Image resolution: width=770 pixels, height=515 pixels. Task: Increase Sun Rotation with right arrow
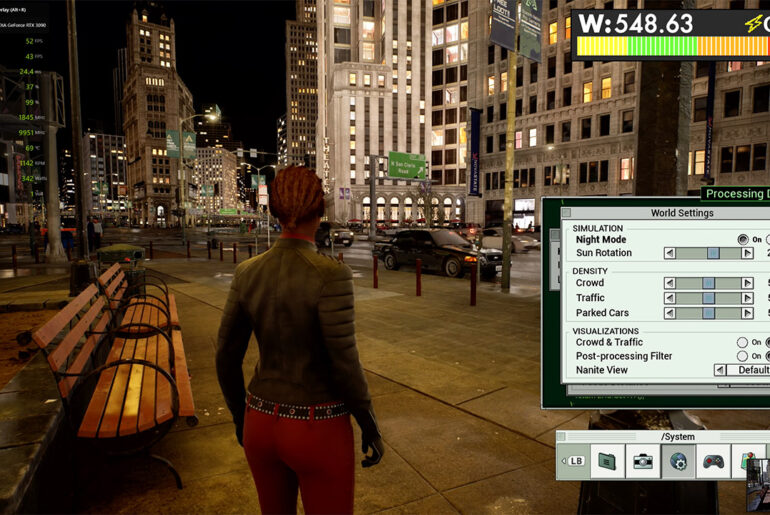point(747,253)
